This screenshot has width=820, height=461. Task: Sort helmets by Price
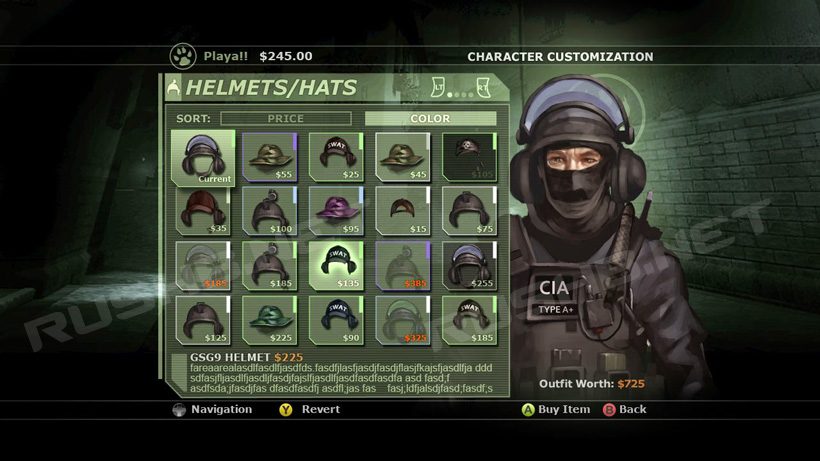point(285,118)
